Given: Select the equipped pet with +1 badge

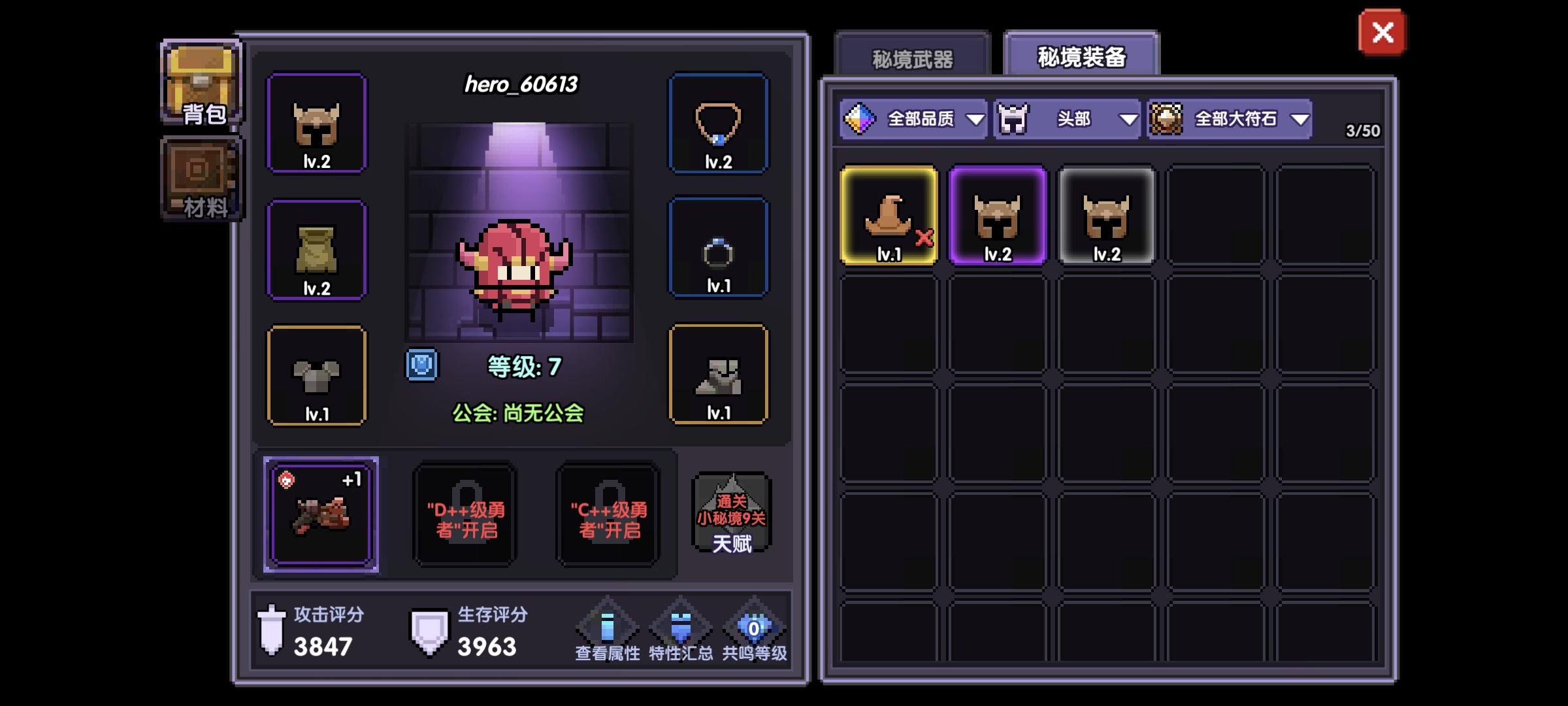Looking at the screenshot, I should click(320, 516).
